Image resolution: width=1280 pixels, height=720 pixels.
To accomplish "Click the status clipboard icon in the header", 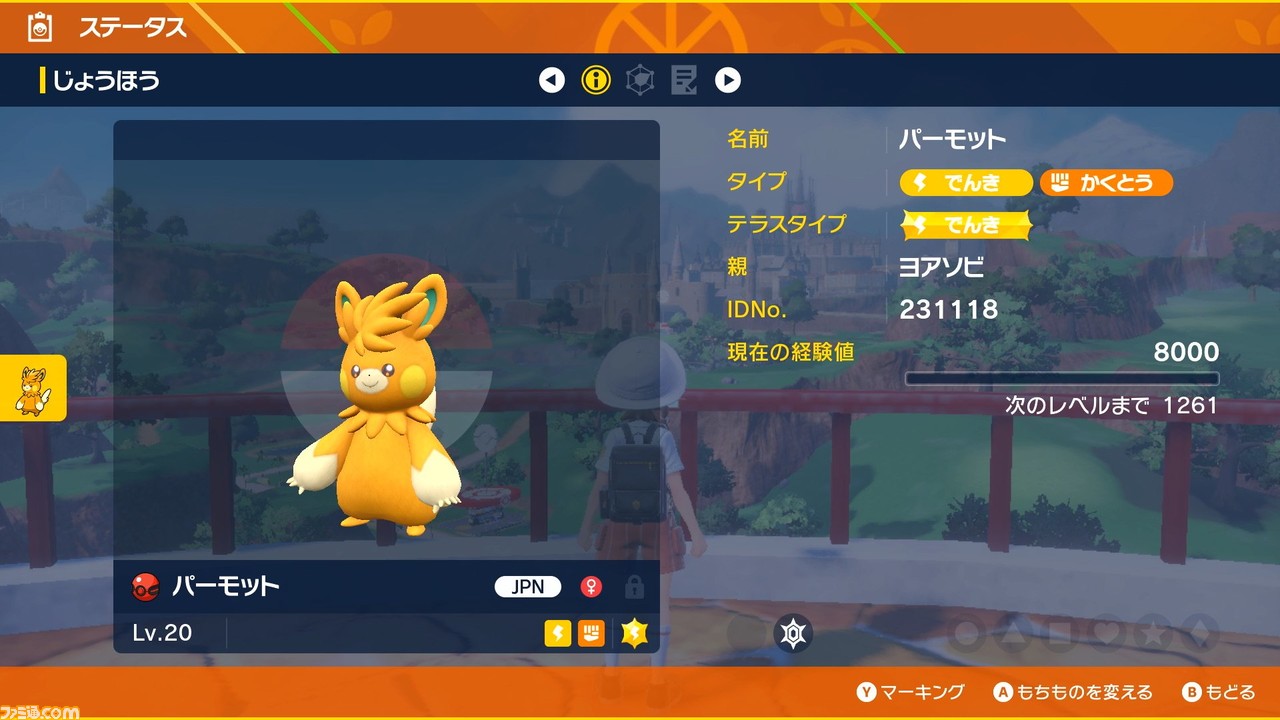I will click(38, 28).
